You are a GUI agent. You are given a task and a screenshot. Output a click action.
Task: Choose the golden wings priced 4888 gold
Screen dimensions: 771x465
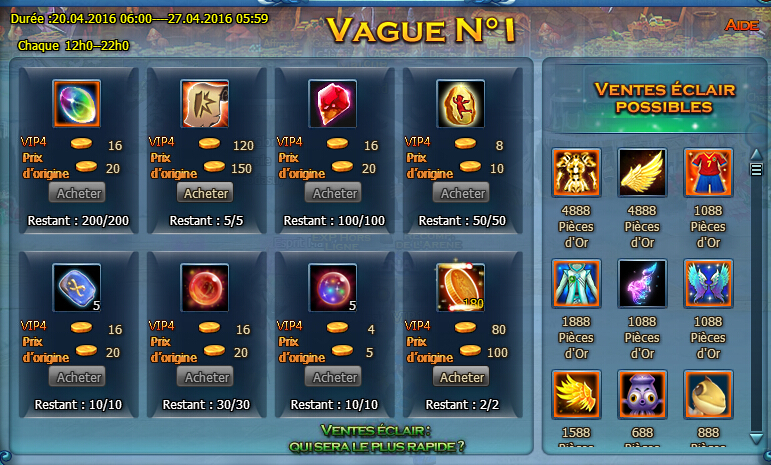coord(642,173)
